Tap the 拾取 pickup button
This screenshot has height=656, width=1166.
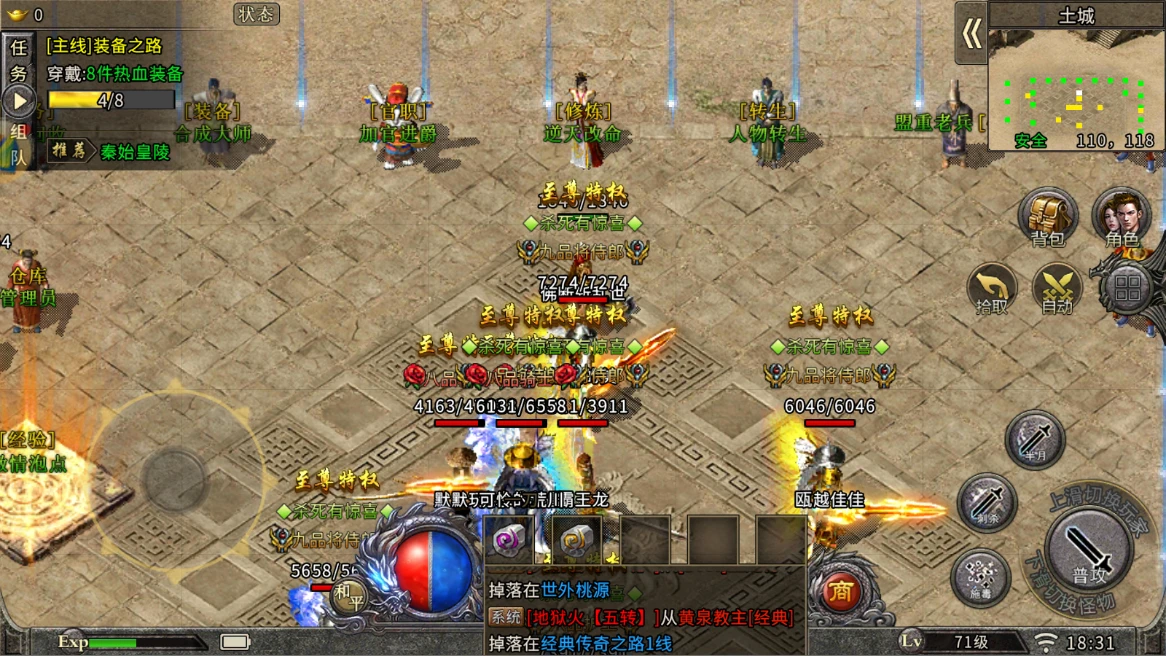991,290
